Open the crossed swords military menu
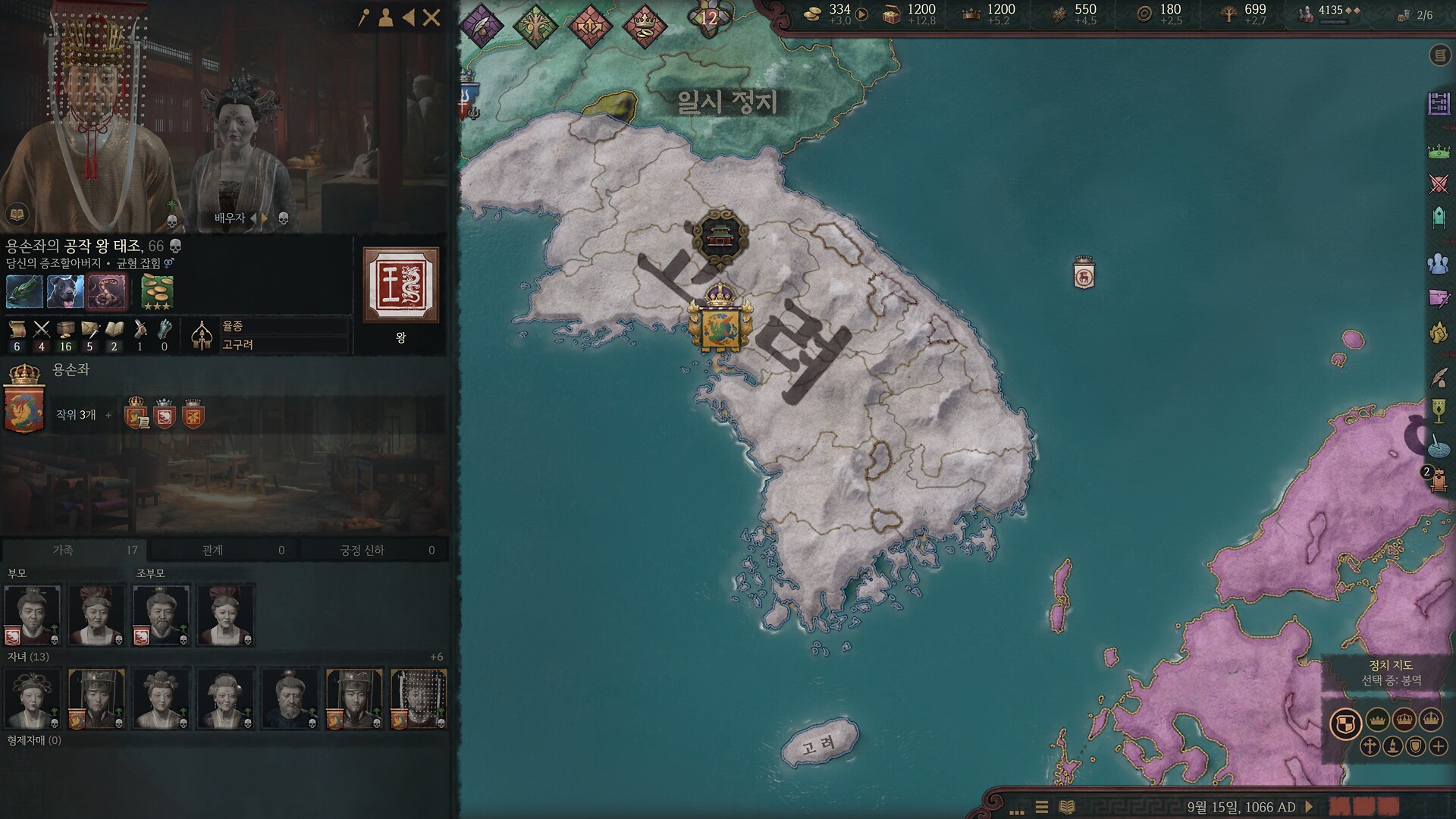The image size is (1456, 819). click(1439, 184)
